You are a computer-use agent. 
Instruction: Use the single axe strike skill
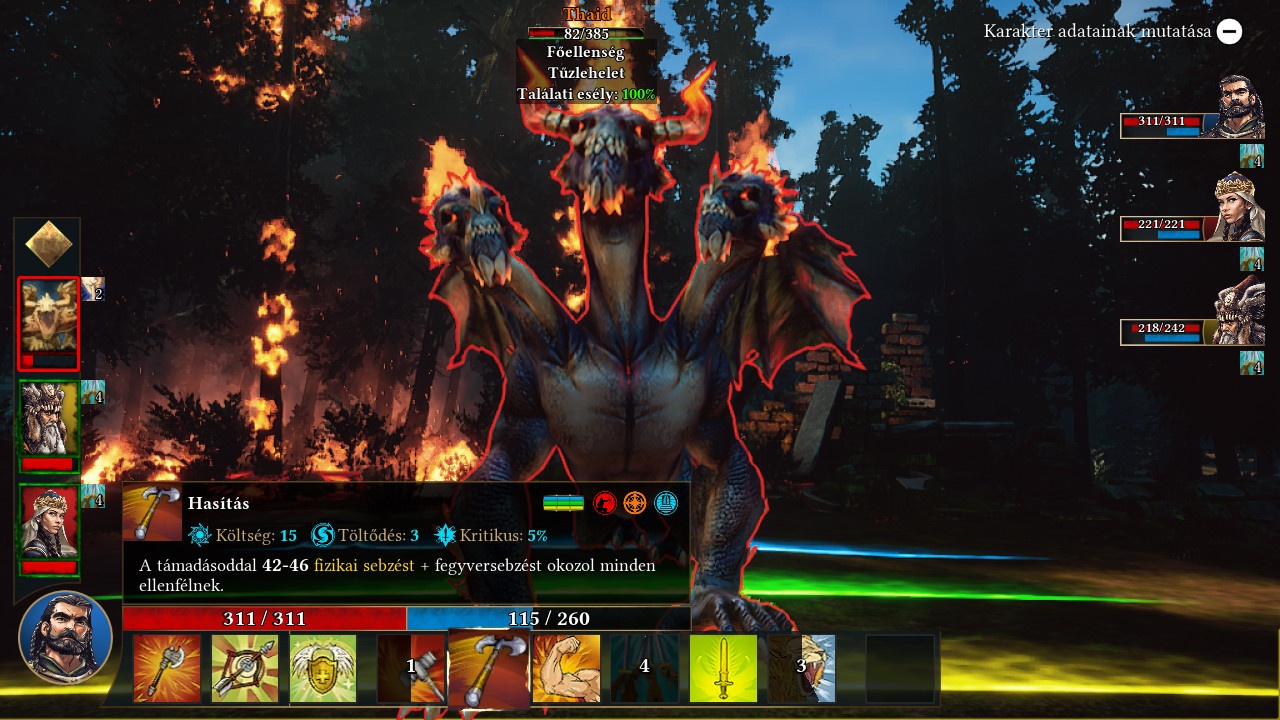click(x=167, y=668)
